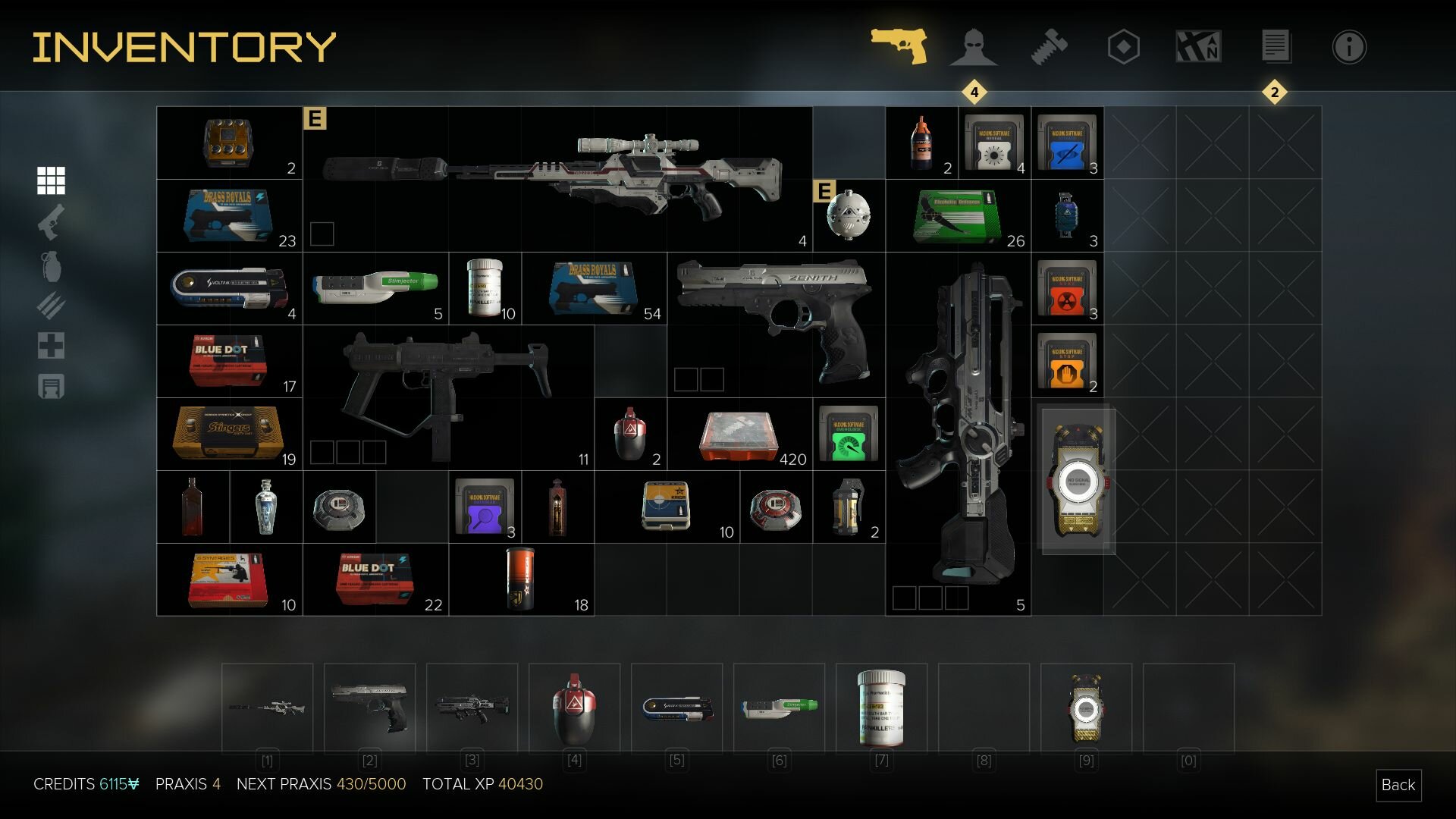Filter inventory by grenades
This screenshot has height=819, width=1456.
(51, 266)
